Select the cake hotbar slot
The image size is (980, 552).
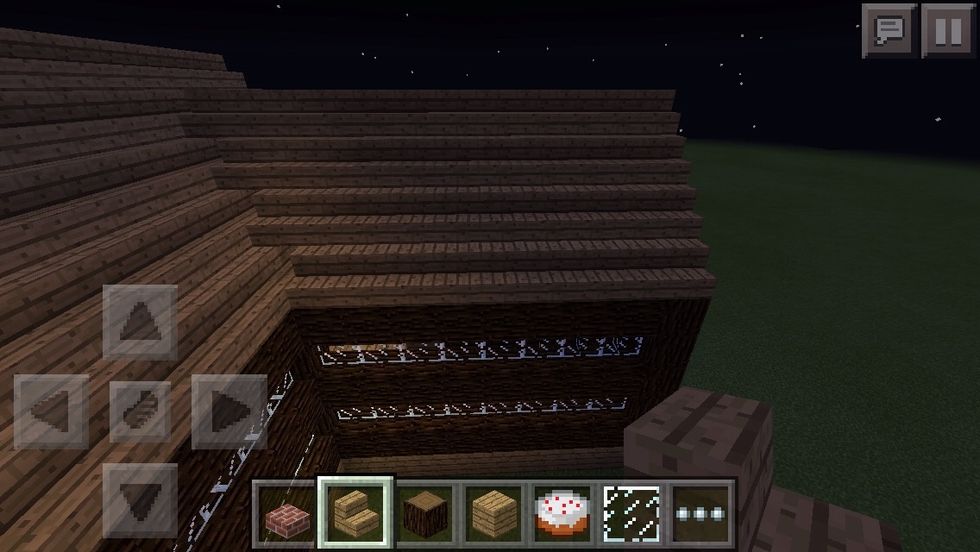point(564,514)
